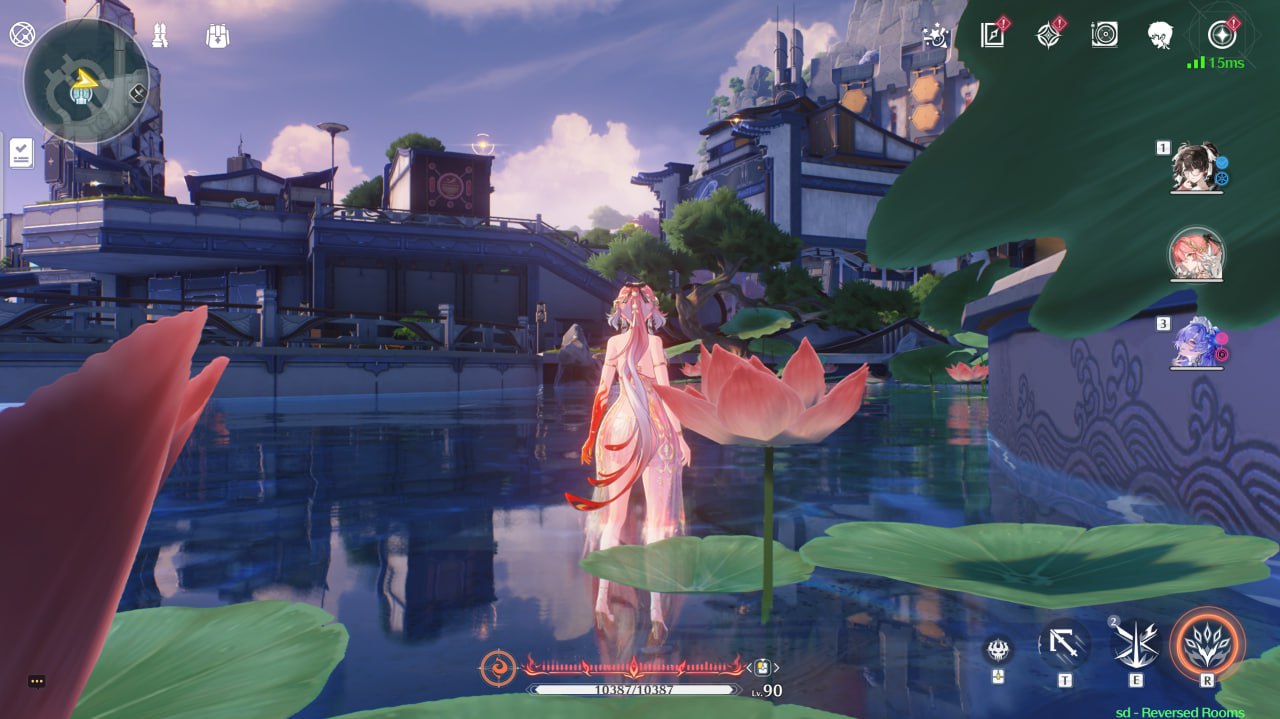Screen dimensions: 1280x719
Task: Open the chat bubble icon
Action: click(x=37, y=681)
